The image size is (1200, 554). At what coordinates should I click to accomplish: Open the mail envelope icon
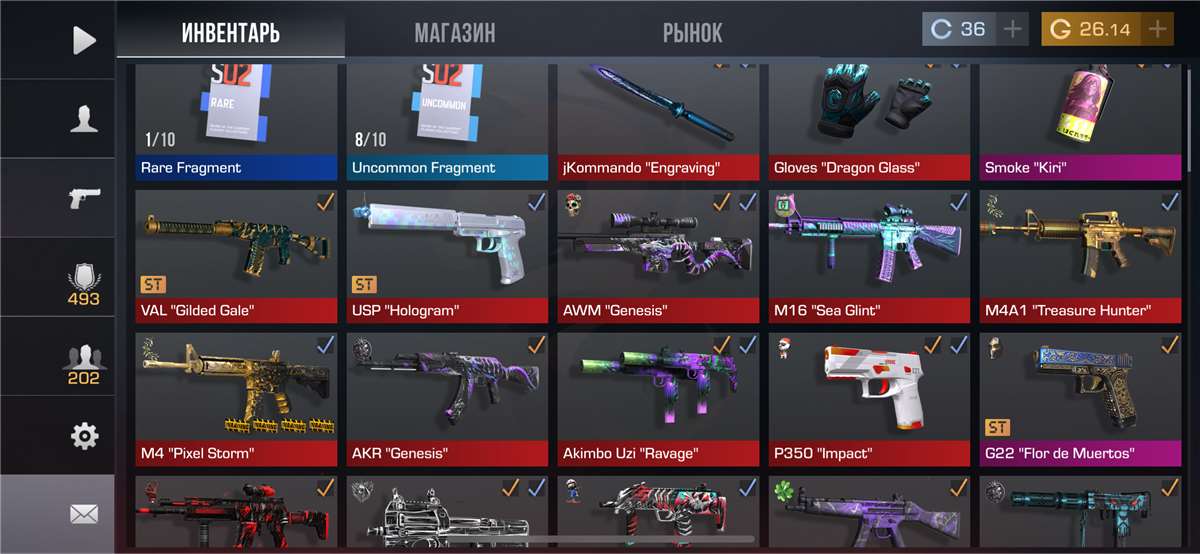pyautogui.click(x=85, y=514)
